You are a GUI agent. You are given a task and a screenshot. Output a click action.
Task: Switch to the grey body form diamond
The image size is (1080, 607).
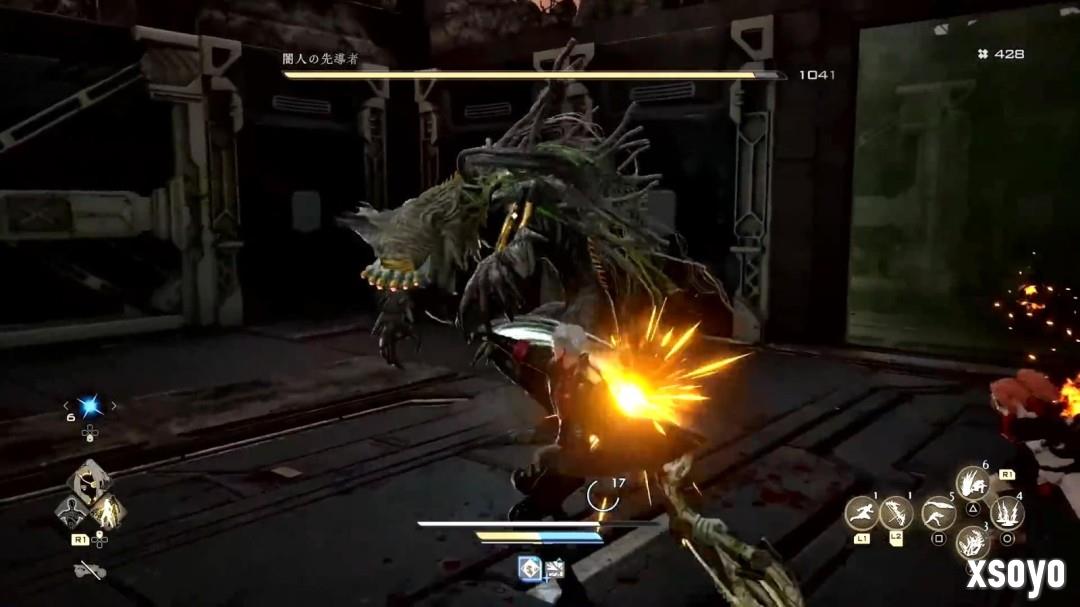click(x=71, y=512)
